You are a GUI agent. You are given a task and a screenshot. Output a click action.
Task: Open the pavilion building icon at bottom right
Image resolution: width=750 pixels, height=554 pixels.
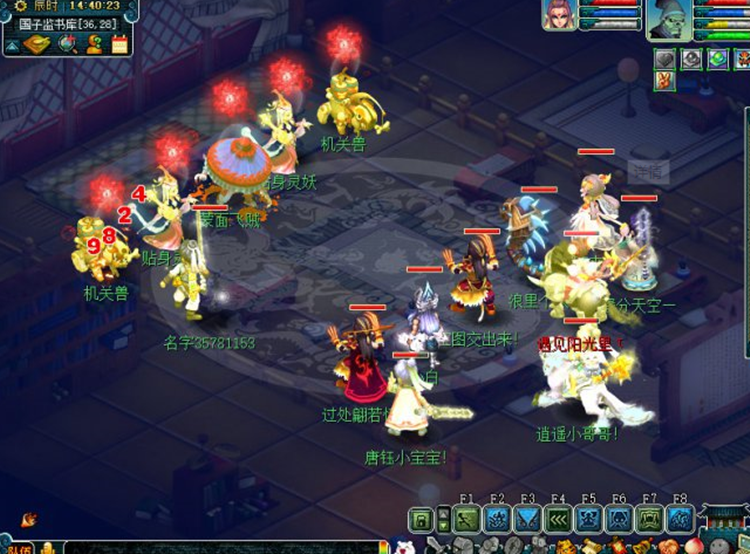click(x=724, y=522)
